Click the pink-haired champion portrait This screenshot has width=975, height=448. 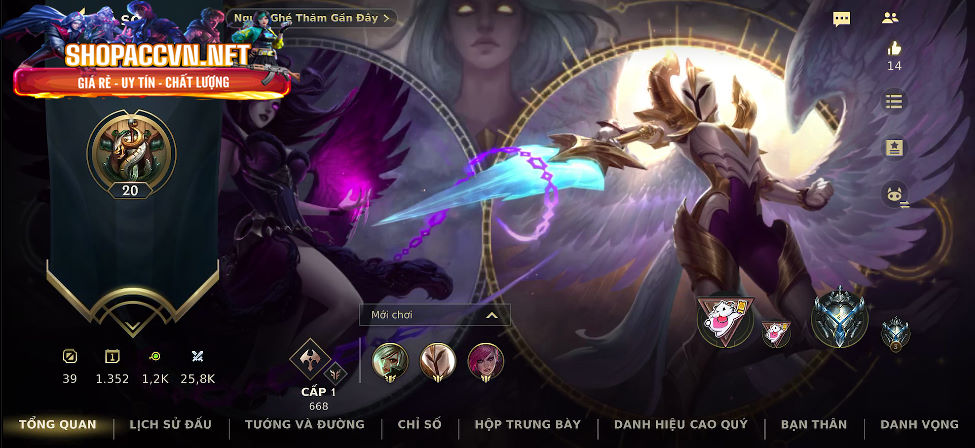(x=486, y=361)
